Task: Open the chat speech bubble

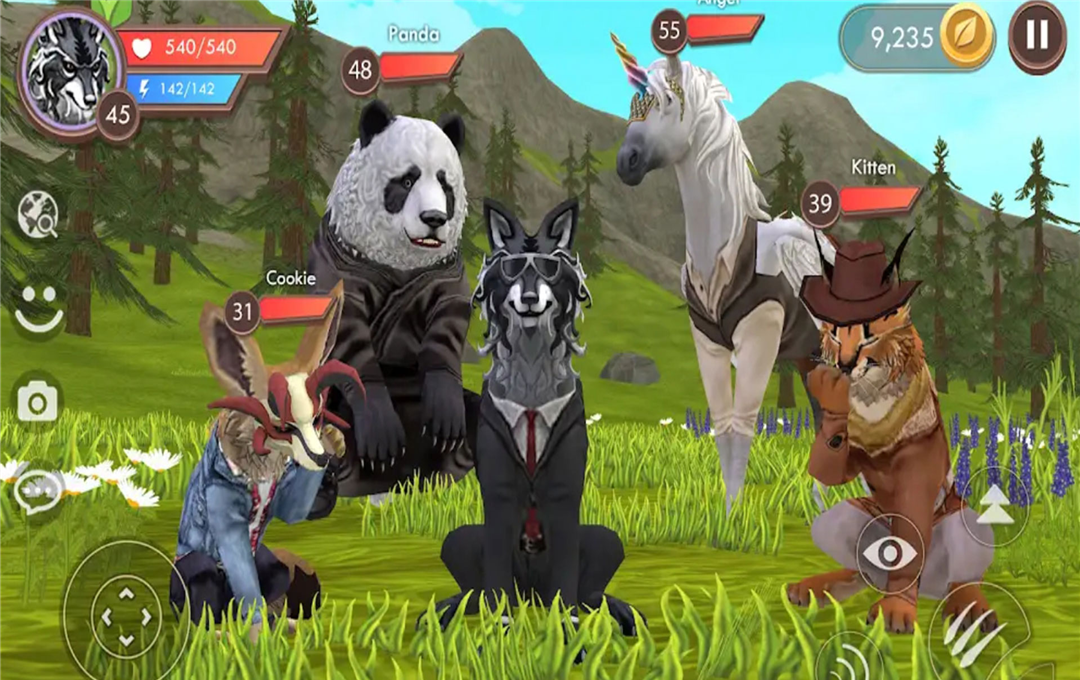Action: [38, 488]
